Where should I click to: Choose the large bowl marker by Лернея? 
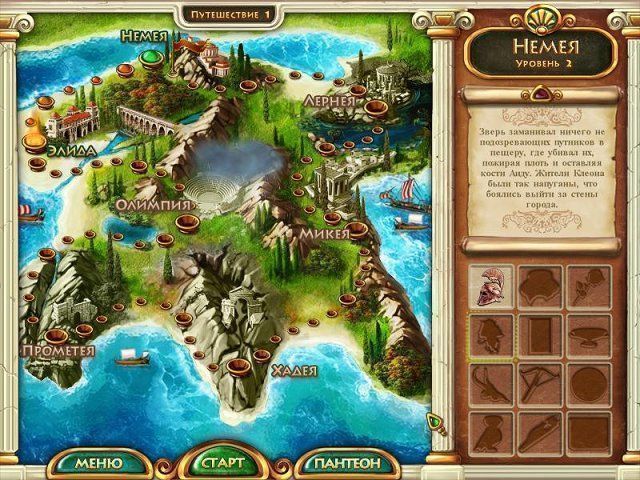click(x=375, y=106)
